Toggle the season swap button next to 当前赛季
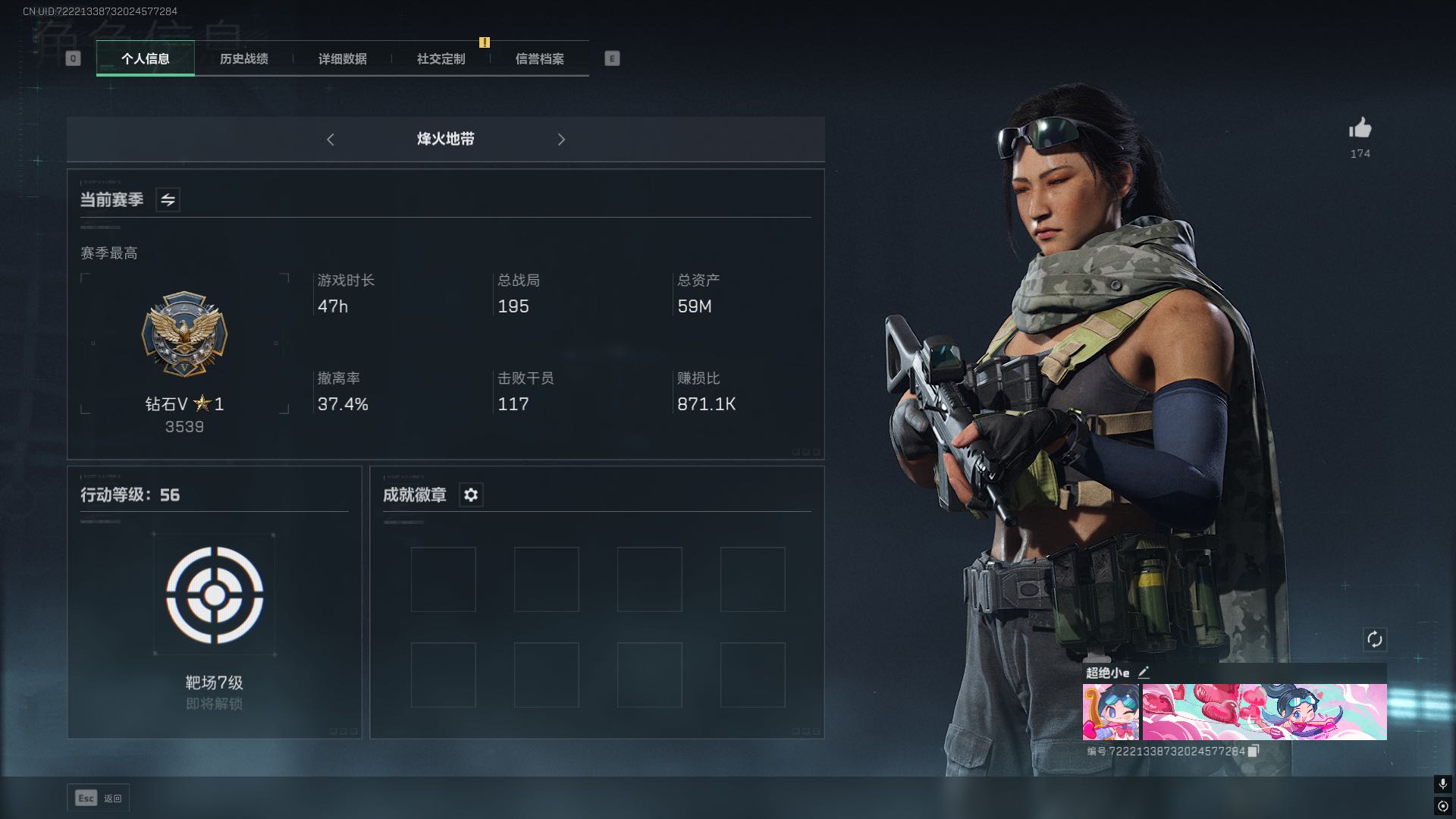 coord(168,200)
